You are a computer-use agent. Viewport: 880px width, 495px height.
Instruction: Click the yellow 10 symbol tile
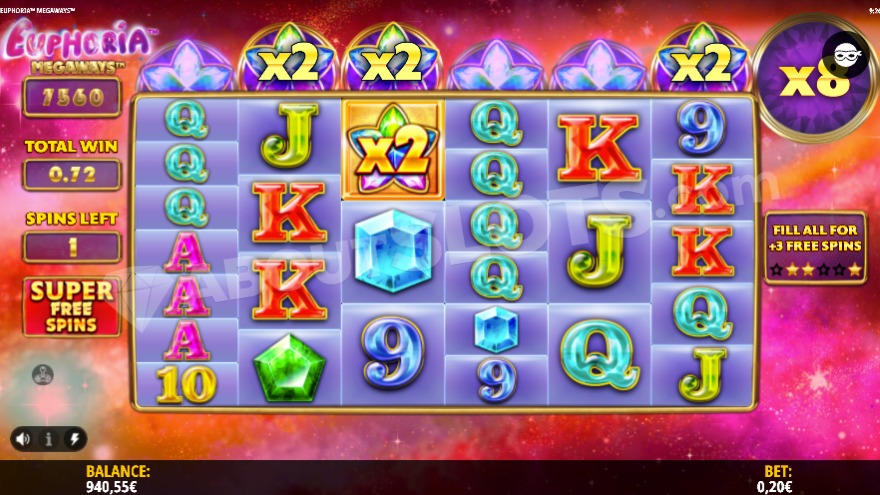point(186,383)
